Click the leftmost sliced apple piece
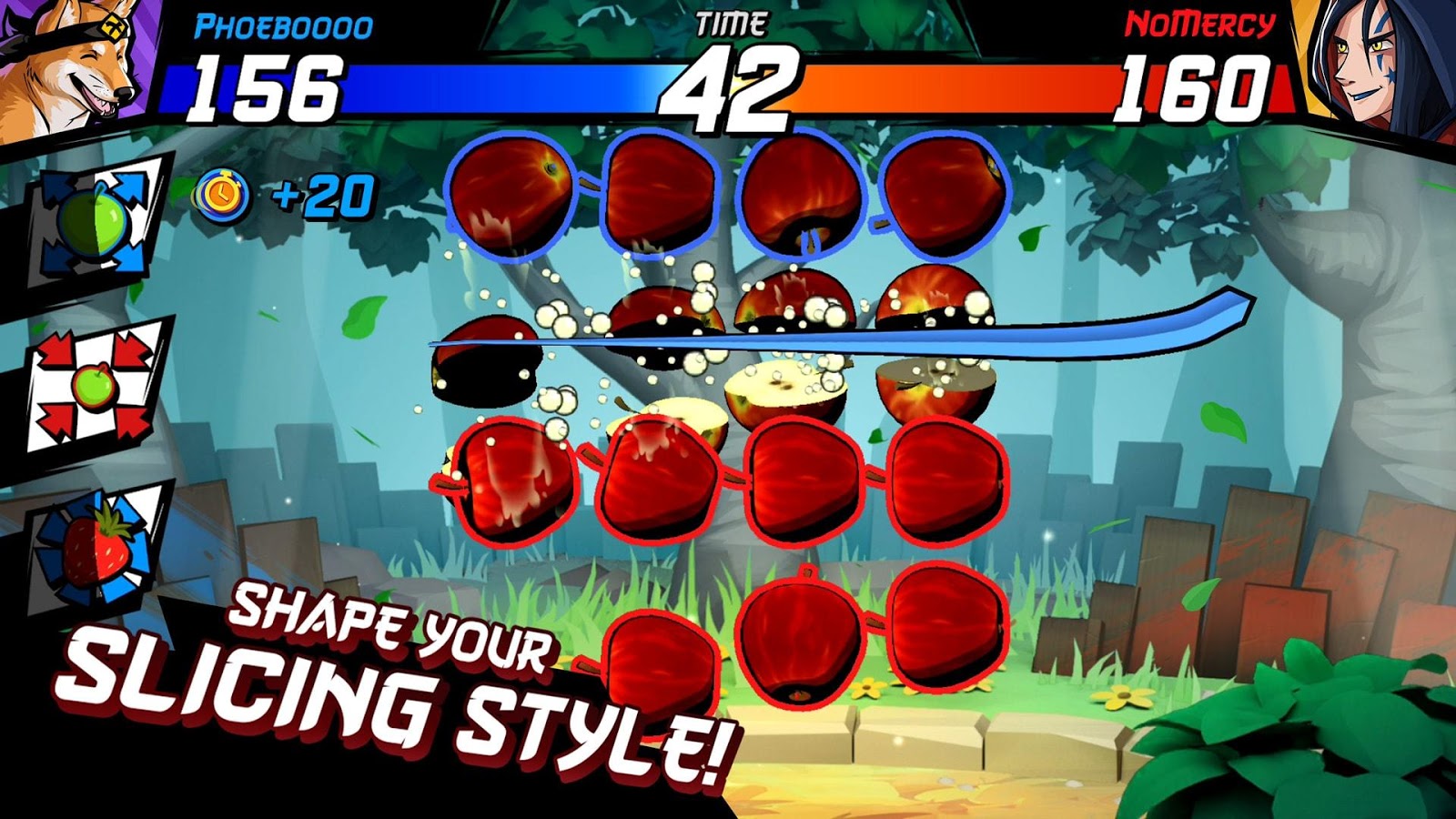This screenshot has height=819, width=1456. pos(482,359)
